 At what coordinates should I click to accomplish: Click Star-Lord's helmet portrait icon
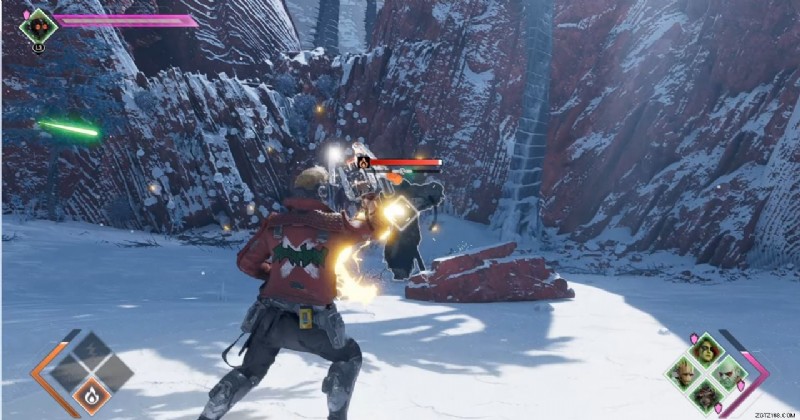pyautogui.click(x=39, y=25)
